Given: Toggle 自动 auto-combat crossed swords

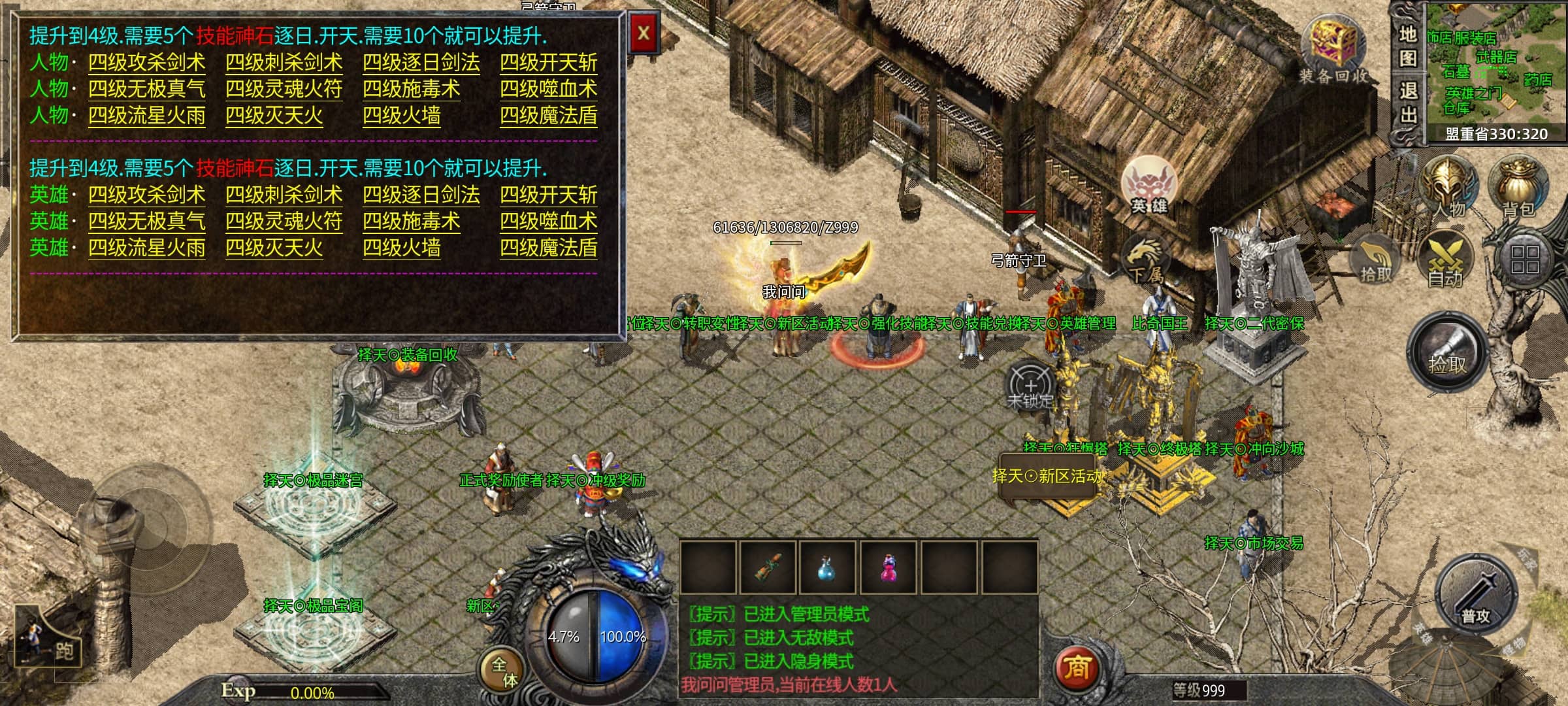Looking at the screenshot, I should (1446, 260).
